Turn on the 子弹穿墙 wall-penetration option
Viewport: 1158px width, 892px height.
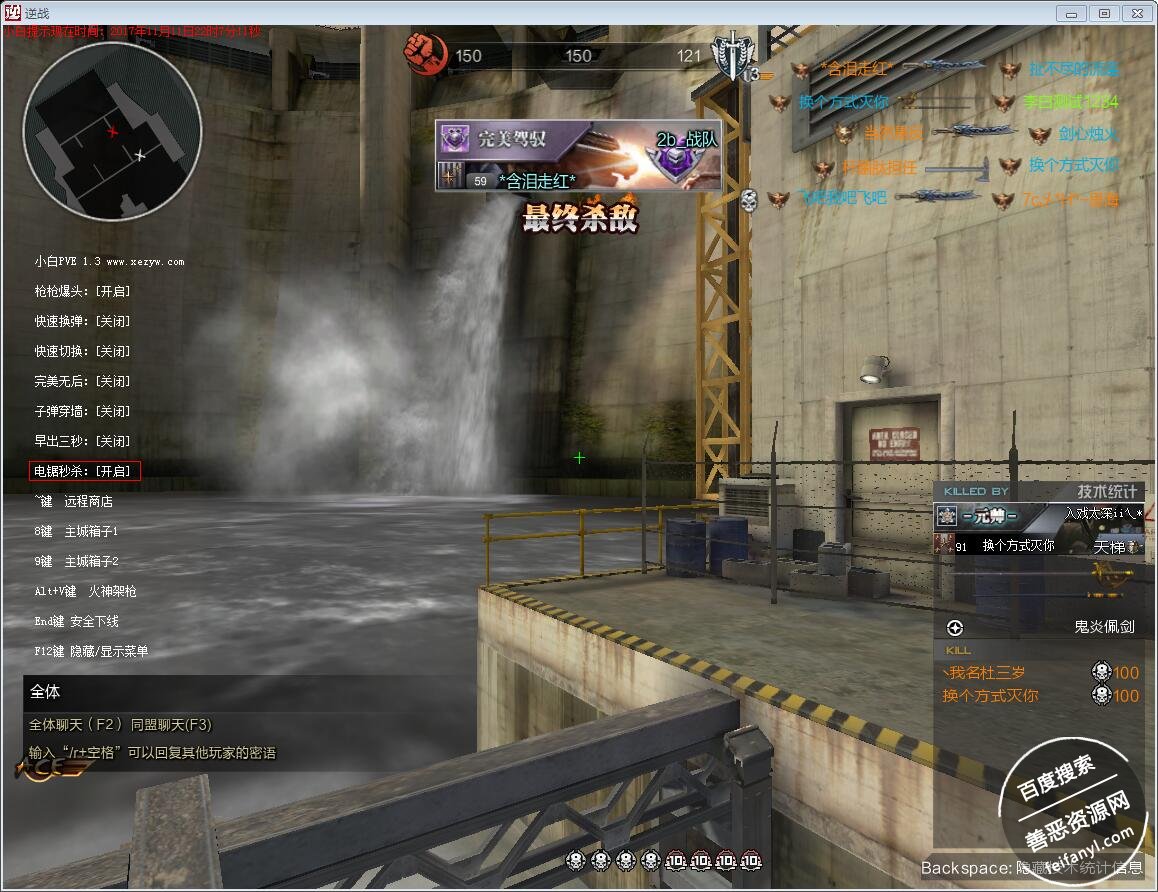(82, 411)
